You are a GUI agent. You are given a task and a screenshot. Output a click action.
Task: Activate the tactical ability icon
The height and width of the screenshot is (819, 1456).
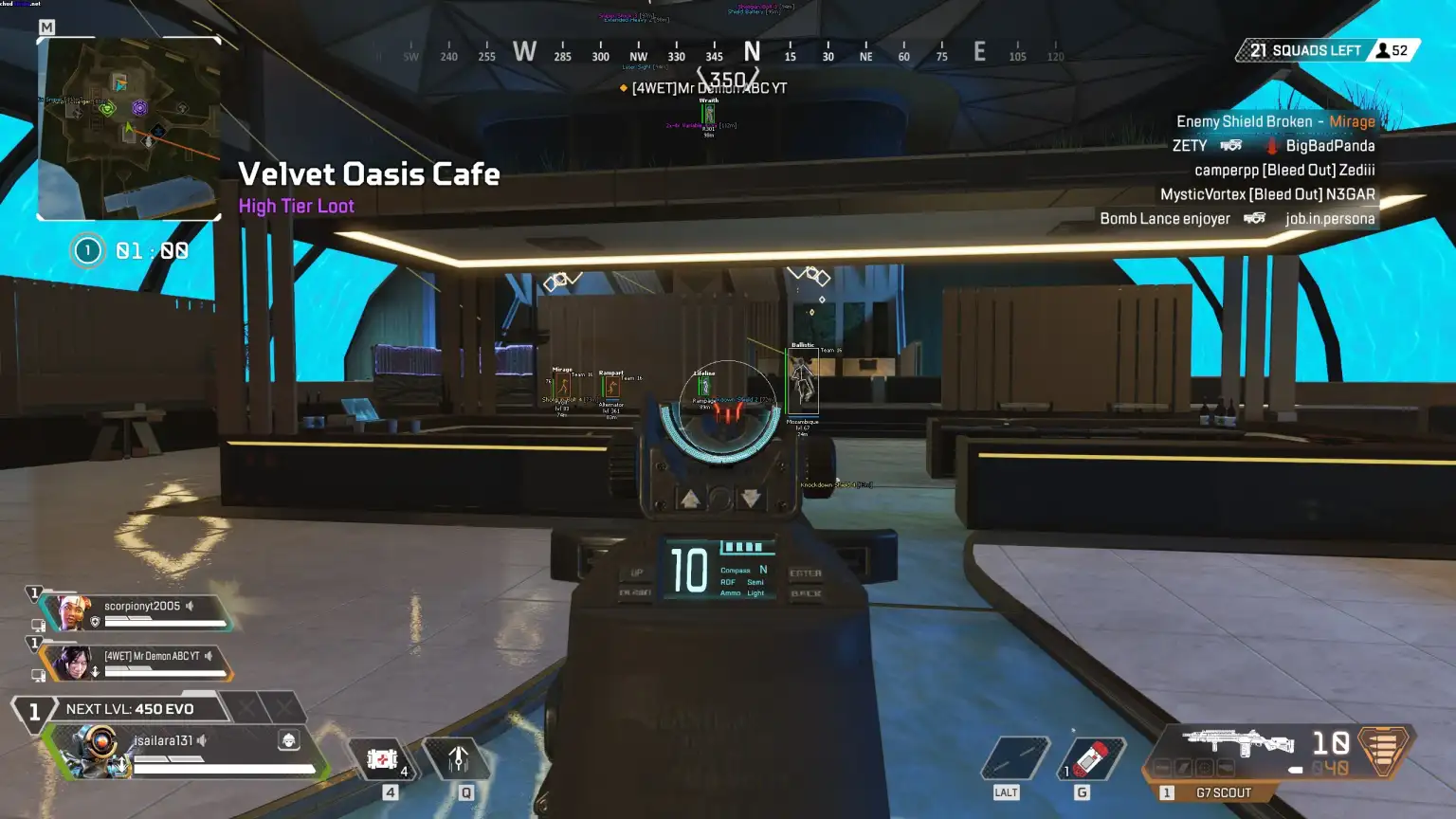pos(459,758)
